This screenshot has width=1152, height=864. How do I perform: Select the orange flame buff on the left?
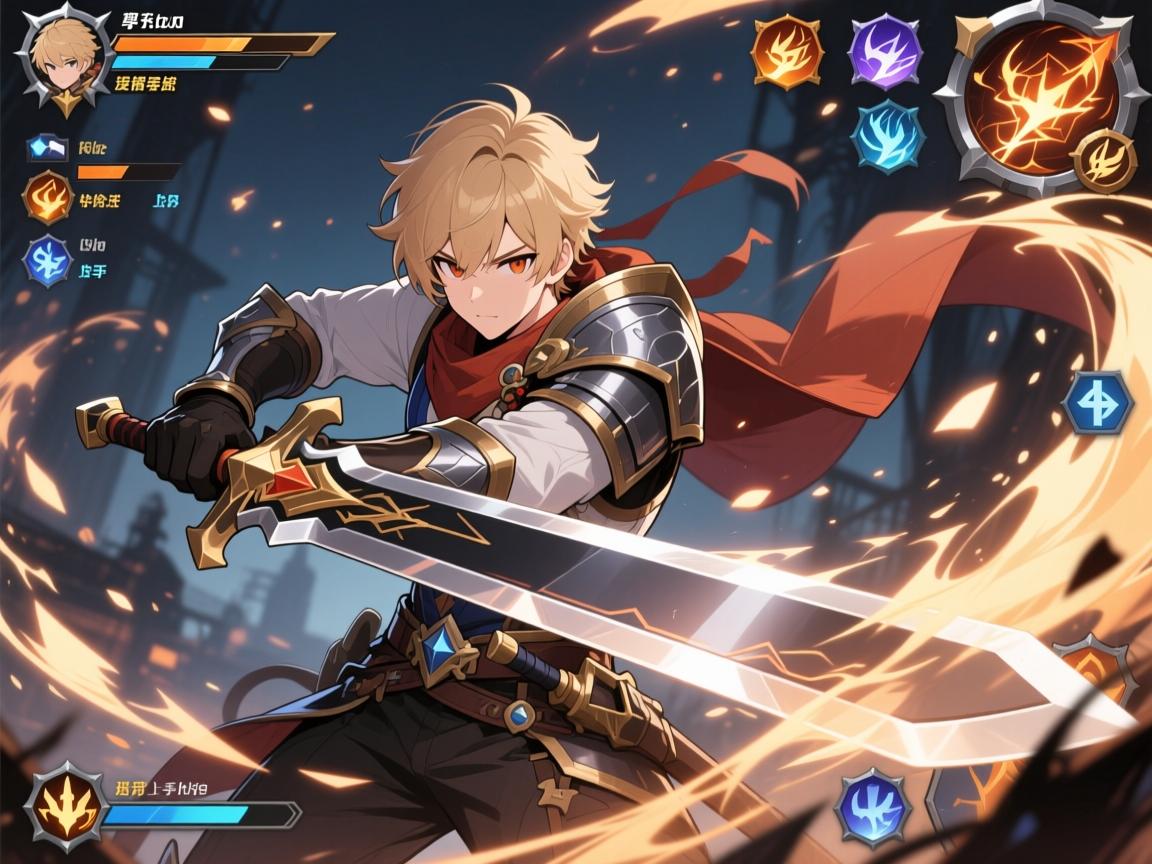48,196
